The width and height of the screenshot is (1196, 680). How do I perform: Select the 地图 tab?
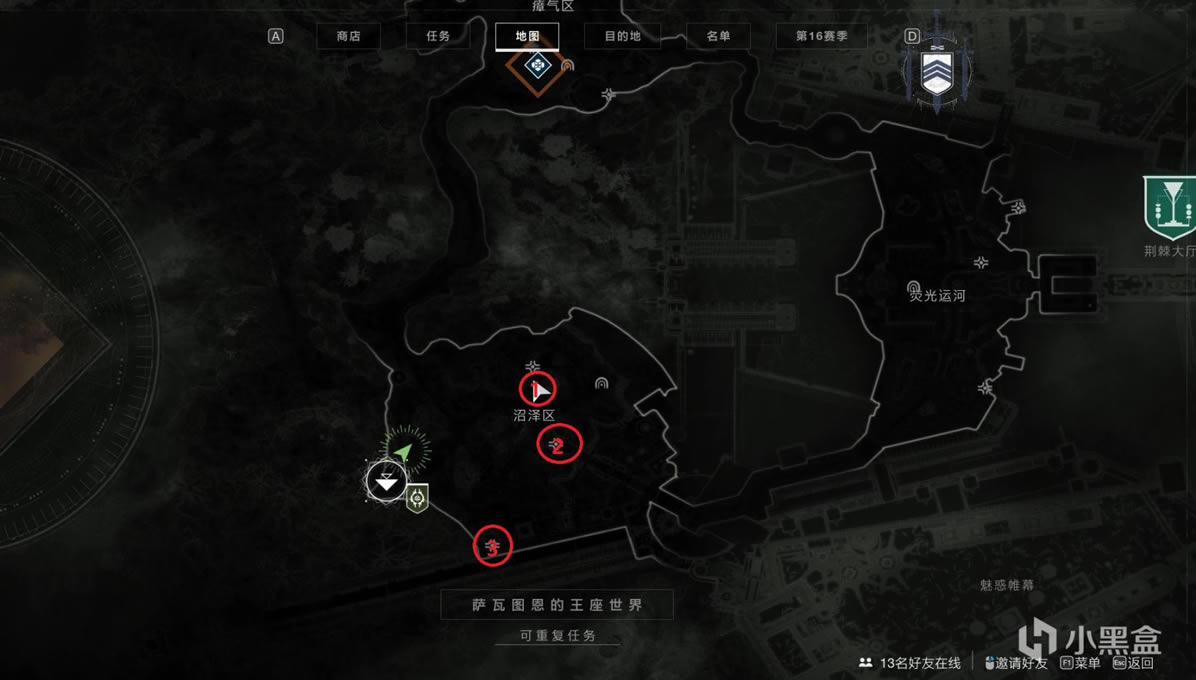pyautogui.click(x=527, y=36)
